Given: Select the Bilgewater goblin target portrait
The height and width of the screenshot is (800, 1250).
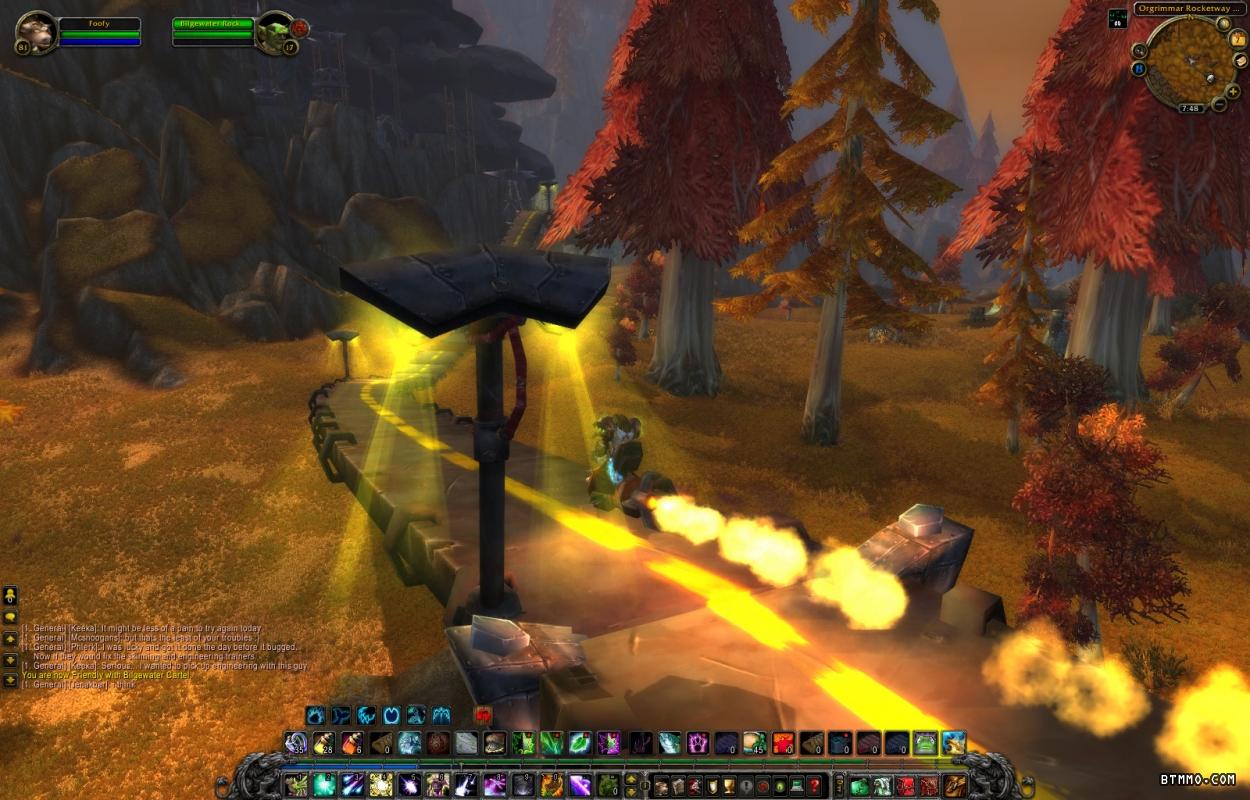Looking at the screenshot, I should [x=275, y=32].
